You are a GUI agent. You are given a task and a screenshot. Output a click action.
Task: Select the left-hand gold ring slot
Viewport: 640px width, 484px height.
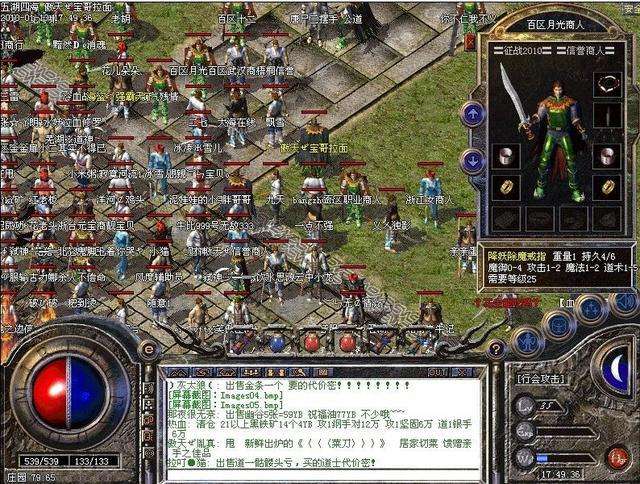click(504, 186)
